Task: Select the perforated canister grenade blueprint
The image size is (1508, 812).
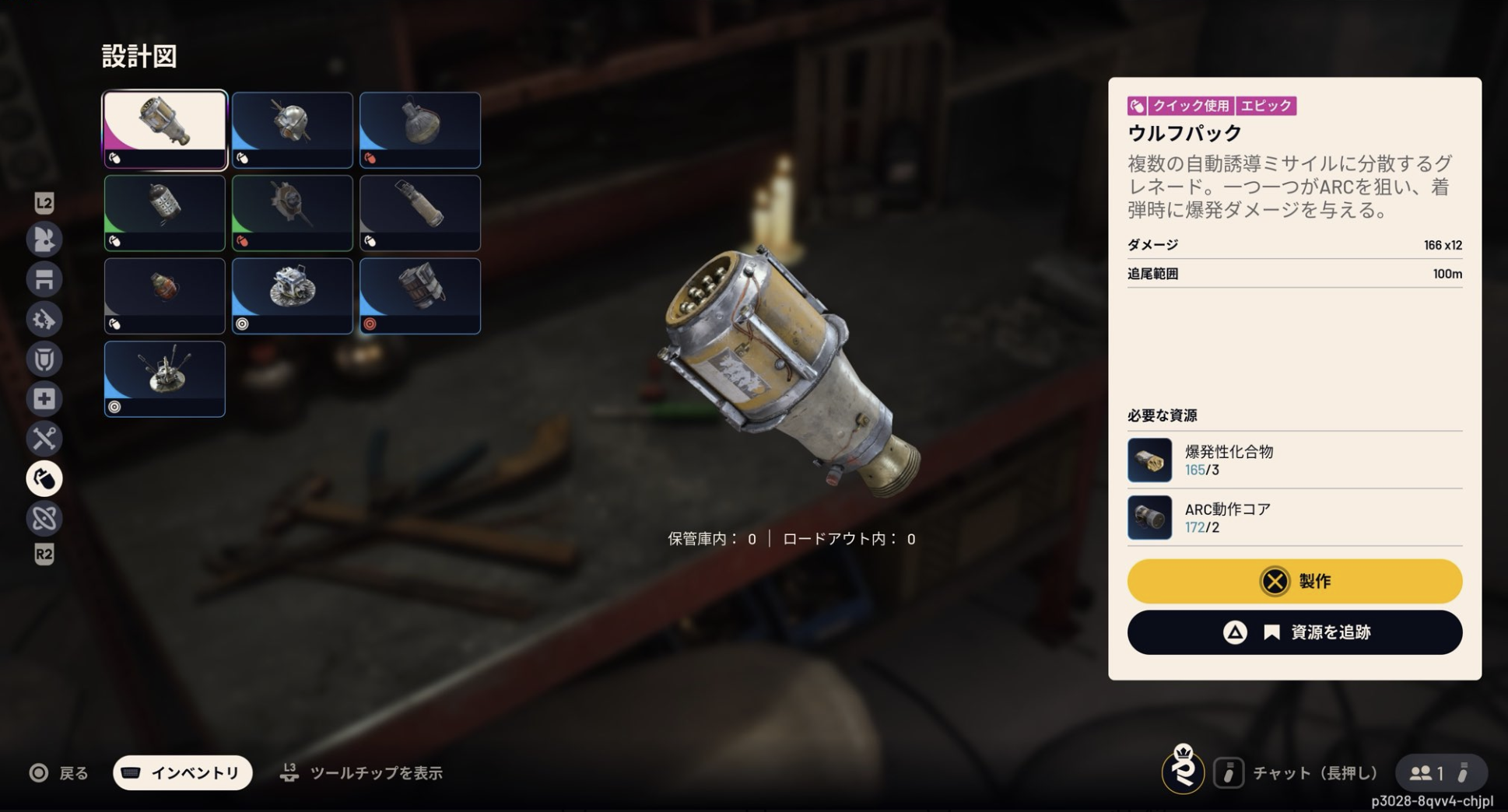Action: [165, 212]
